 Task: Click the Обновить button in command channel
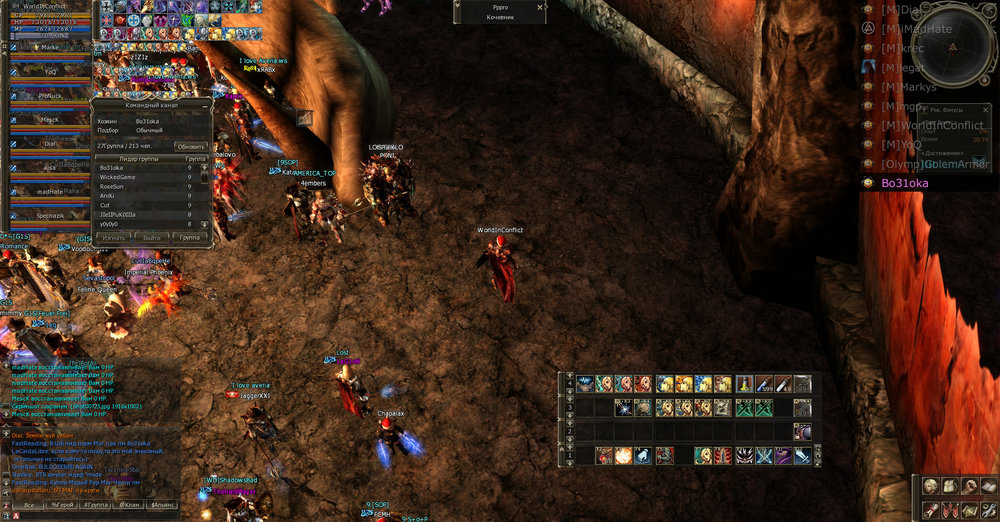pos(191,146)
